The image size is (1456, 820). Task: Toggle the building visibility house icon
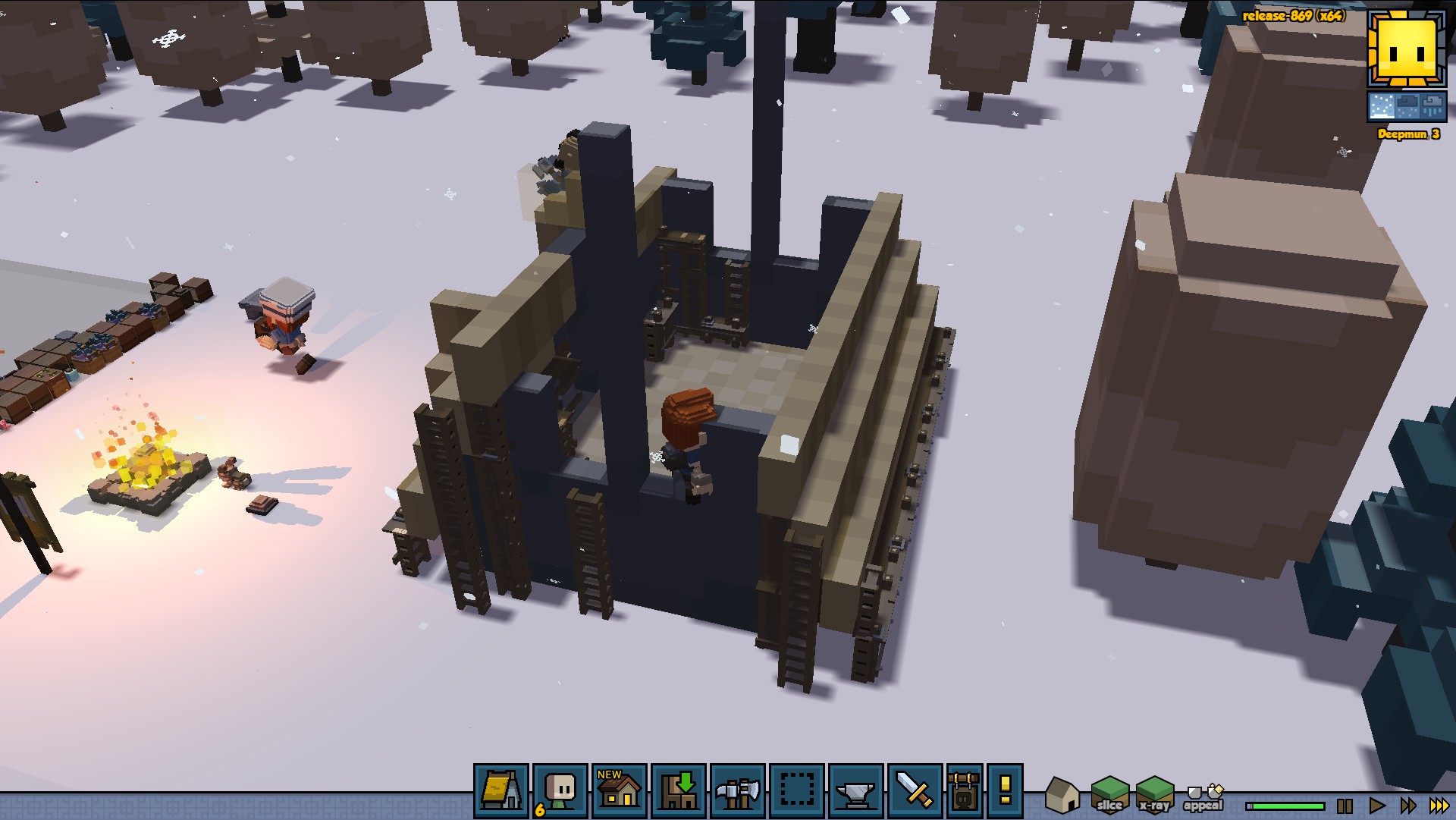(1062, 795)
